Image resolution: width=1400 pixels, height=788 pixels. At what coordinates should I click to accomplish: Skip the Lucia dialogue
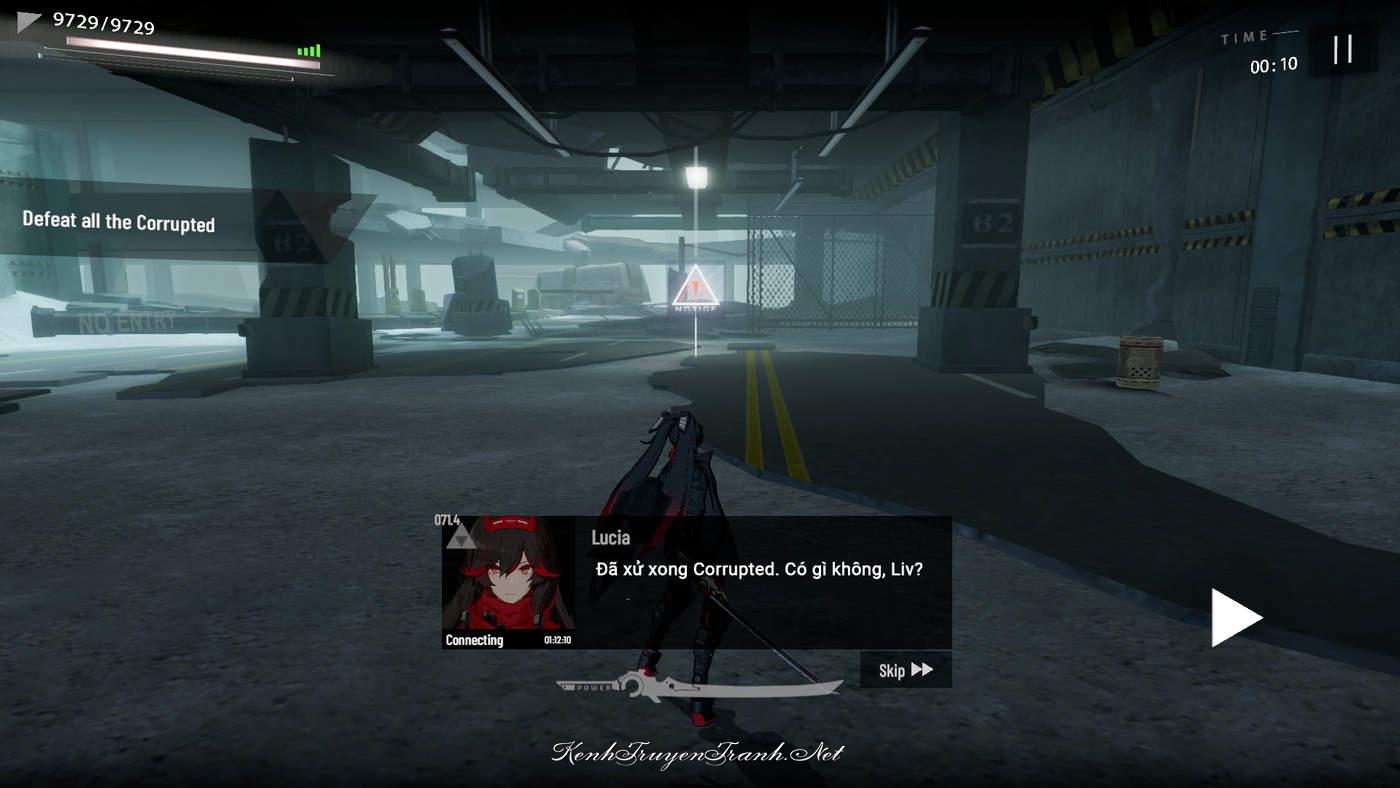coord(905,670)
